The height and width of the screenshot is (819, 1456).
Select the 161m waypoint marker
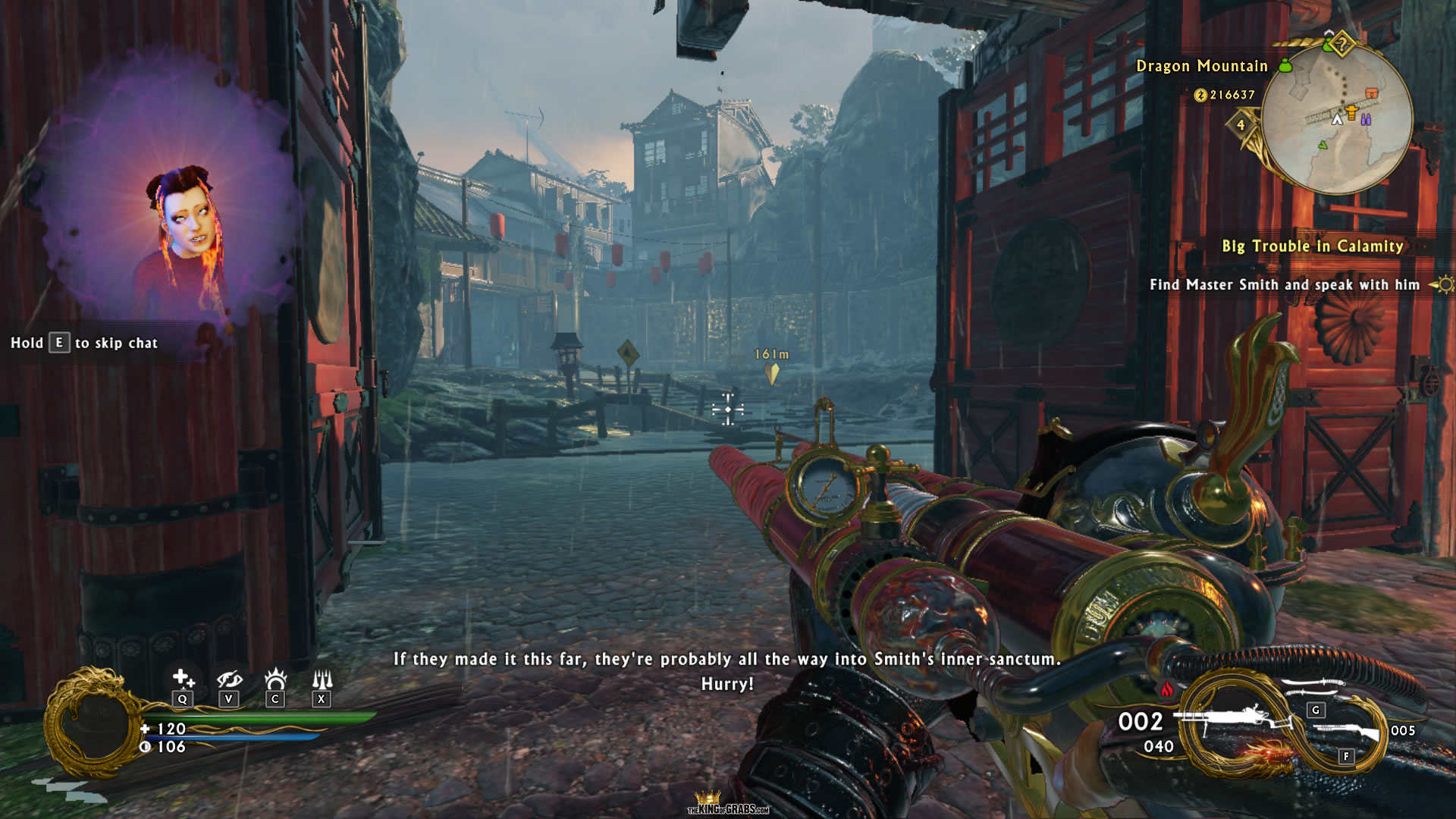pos(771,372)
